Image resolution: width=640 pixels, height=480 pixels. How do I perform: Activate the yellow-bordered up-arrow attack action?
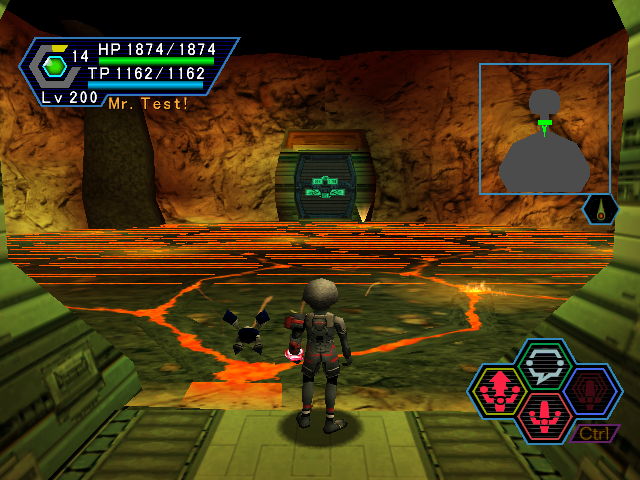(x=499, y=390)
